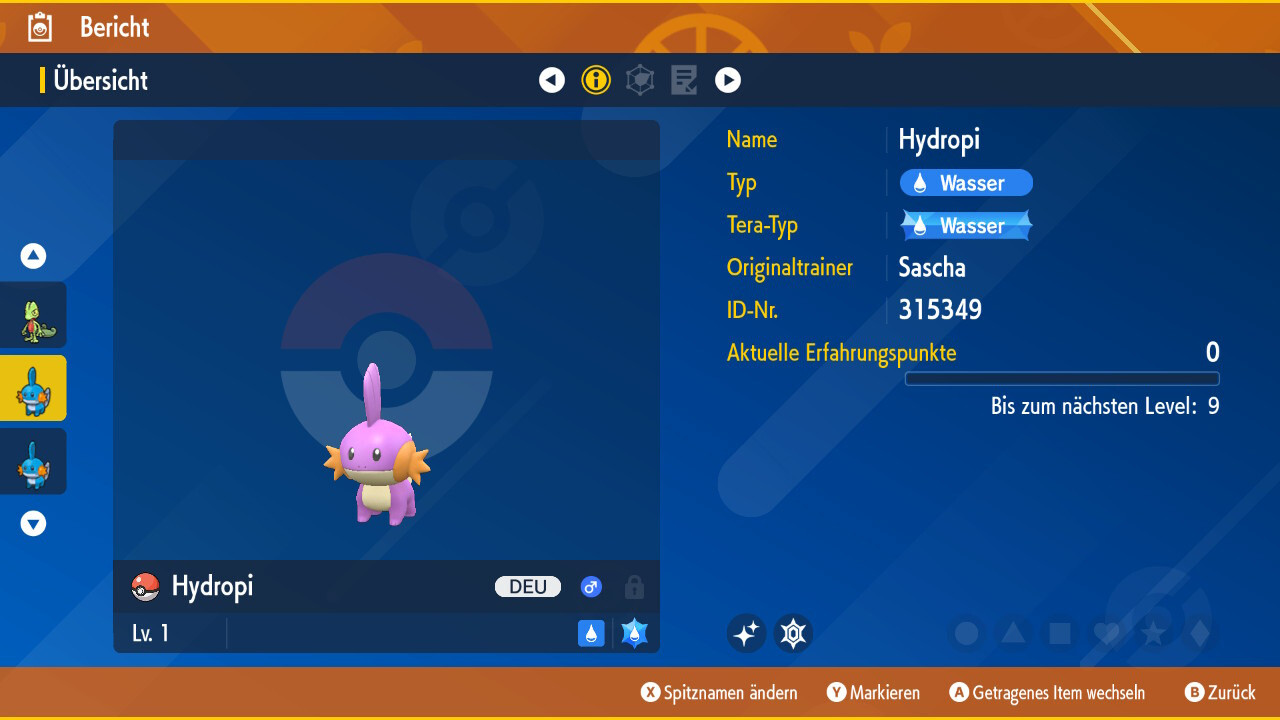This screenshot has height=720, width=1280.
Task: Click the right arrow to view the next page
Action: (728, 80)
